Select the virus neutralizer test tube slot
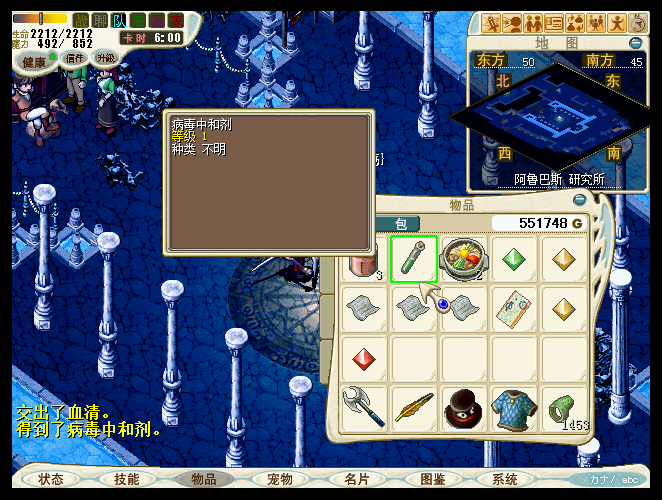The height and width of the screenshot is (500, 662). [x=414, y=260]
